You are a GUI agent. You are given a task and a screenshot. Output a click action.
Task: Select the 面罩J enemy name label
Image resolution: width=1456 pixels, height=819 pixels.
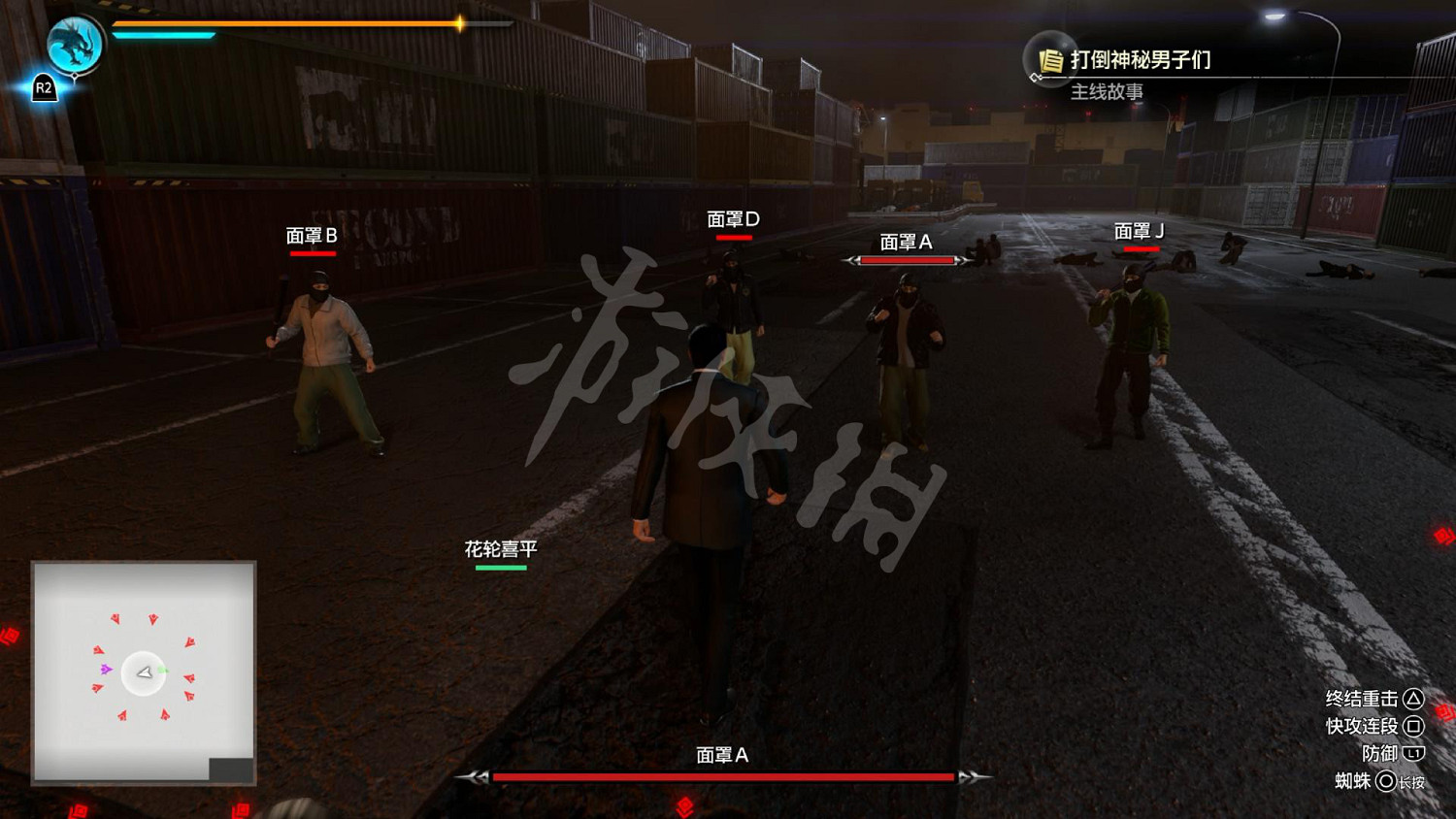pyautogui.click(x=1141, y=231)
